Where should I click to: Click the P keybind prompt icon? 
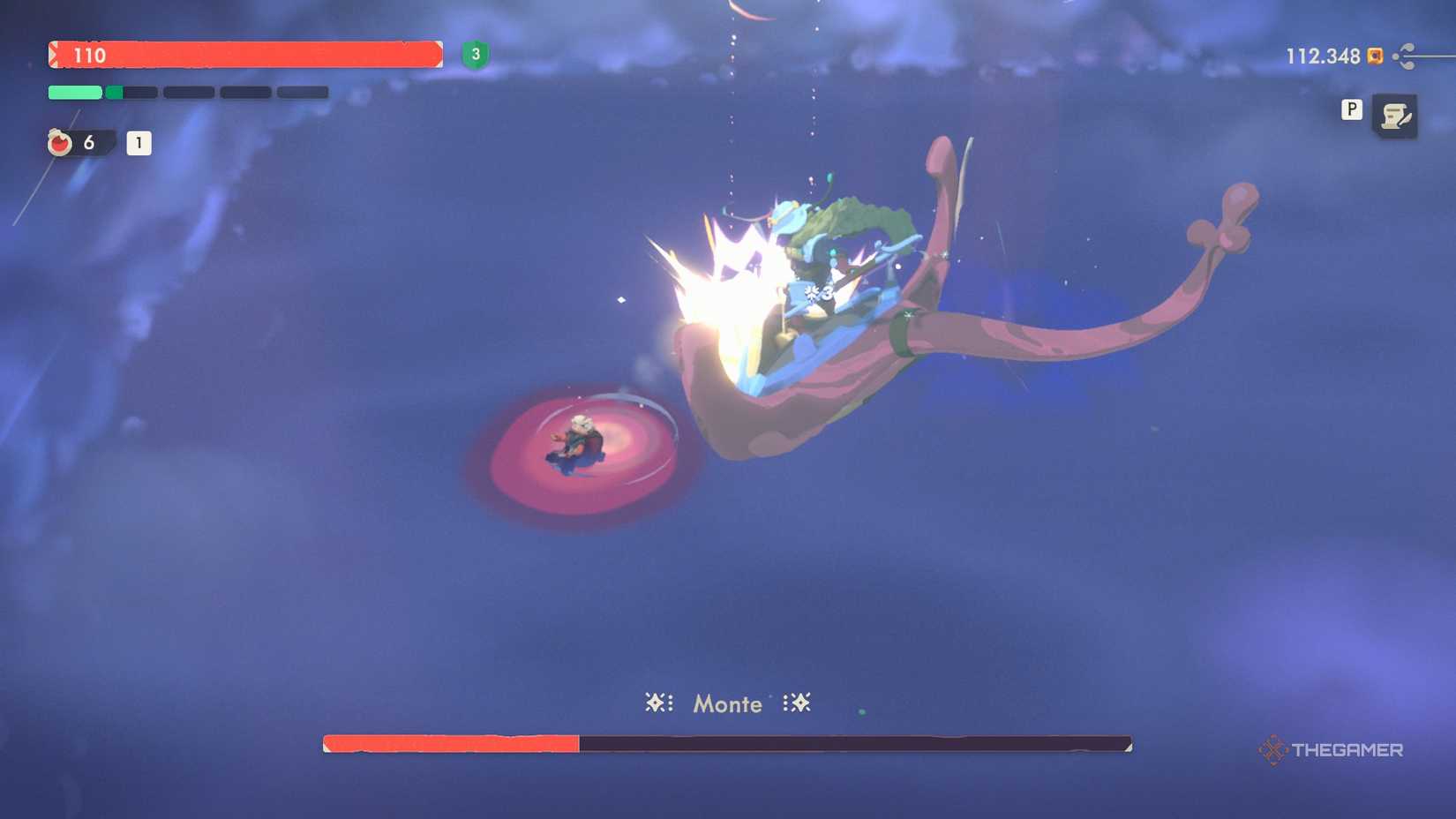[x=1351, y=111]
